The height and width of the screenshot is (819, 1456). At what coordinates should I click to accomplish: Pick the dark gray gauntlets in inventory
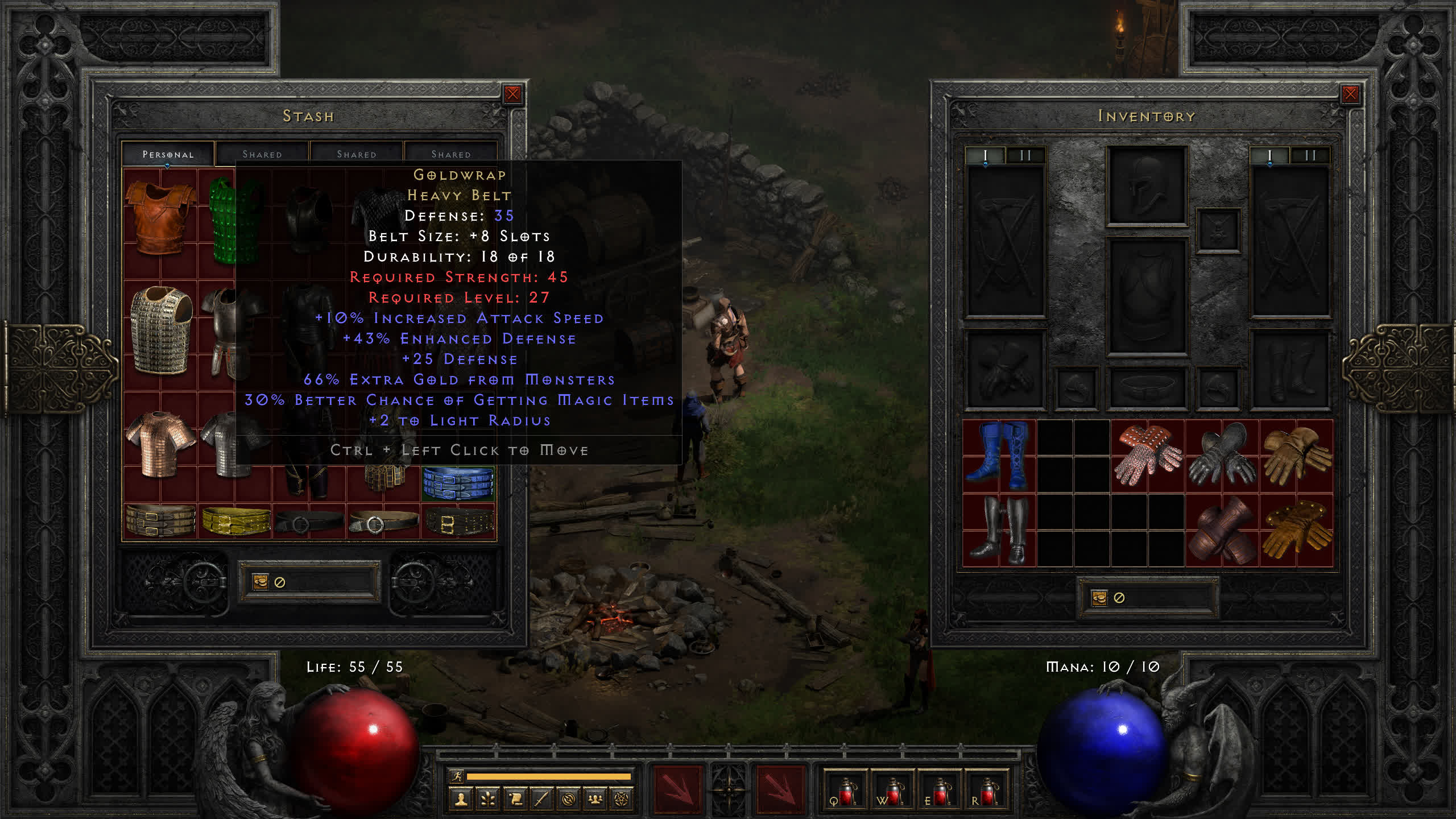click(1221, 456)
